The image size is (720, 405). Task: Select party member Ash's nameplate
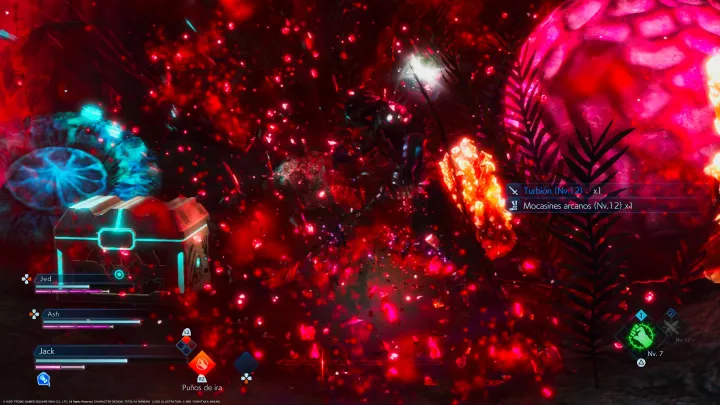85,314
